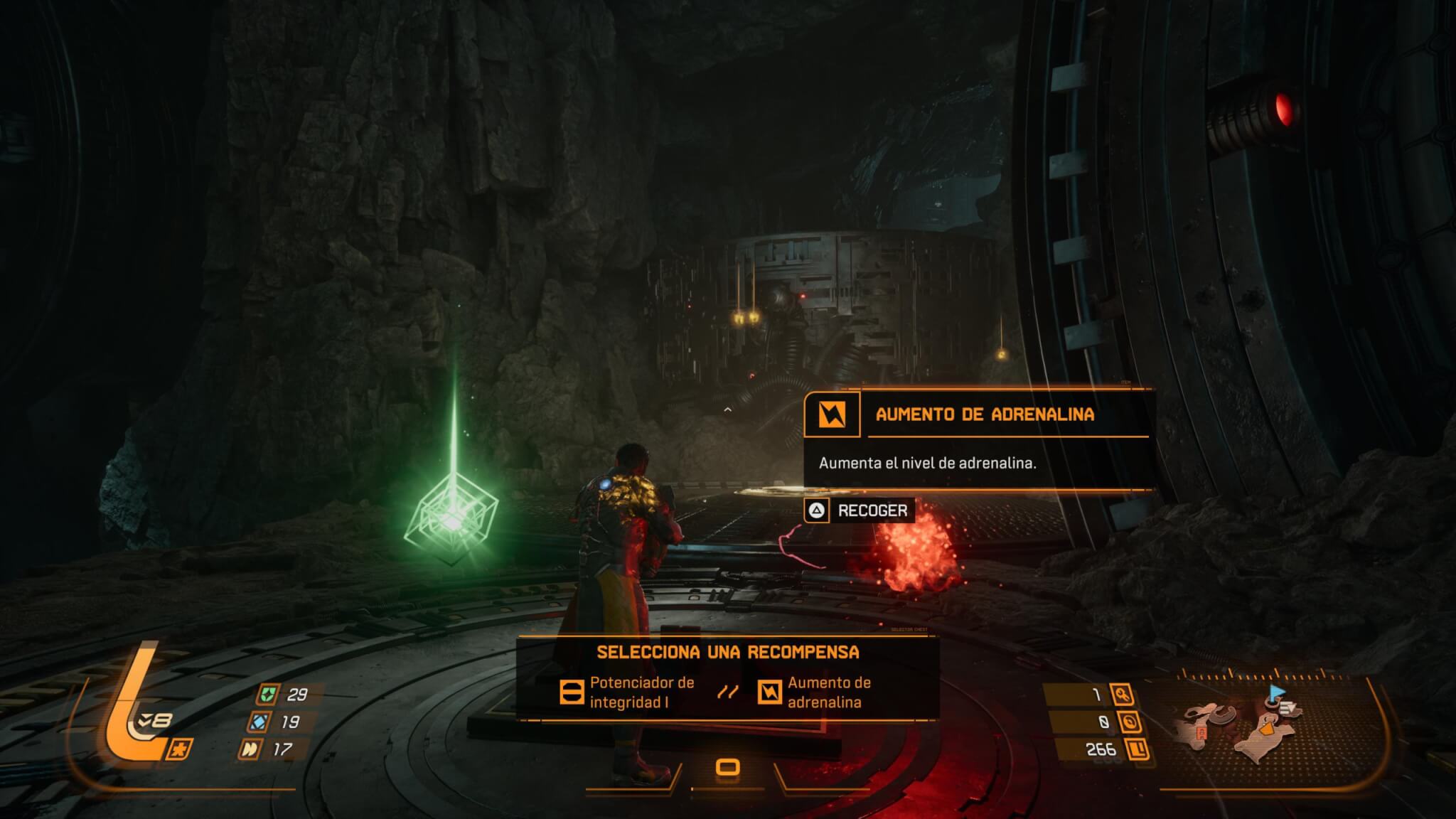Click the bottom-center equipped item indicator
Image resolution: width=1456 pixels, height=819 pixels.
tap(727, 768)
